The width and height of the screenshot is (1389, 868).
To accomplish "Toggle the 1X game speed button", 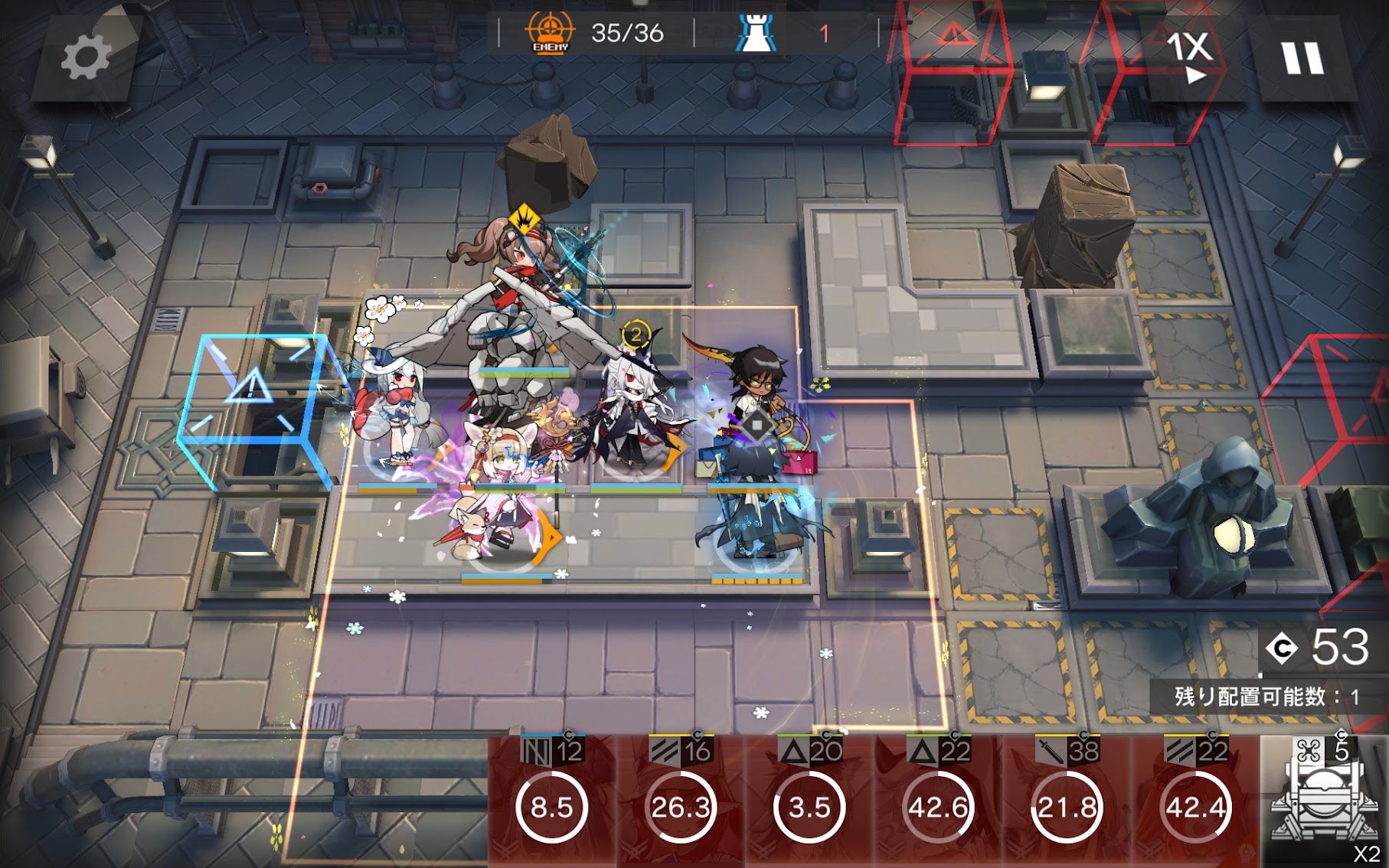I will pos(1189,57).
